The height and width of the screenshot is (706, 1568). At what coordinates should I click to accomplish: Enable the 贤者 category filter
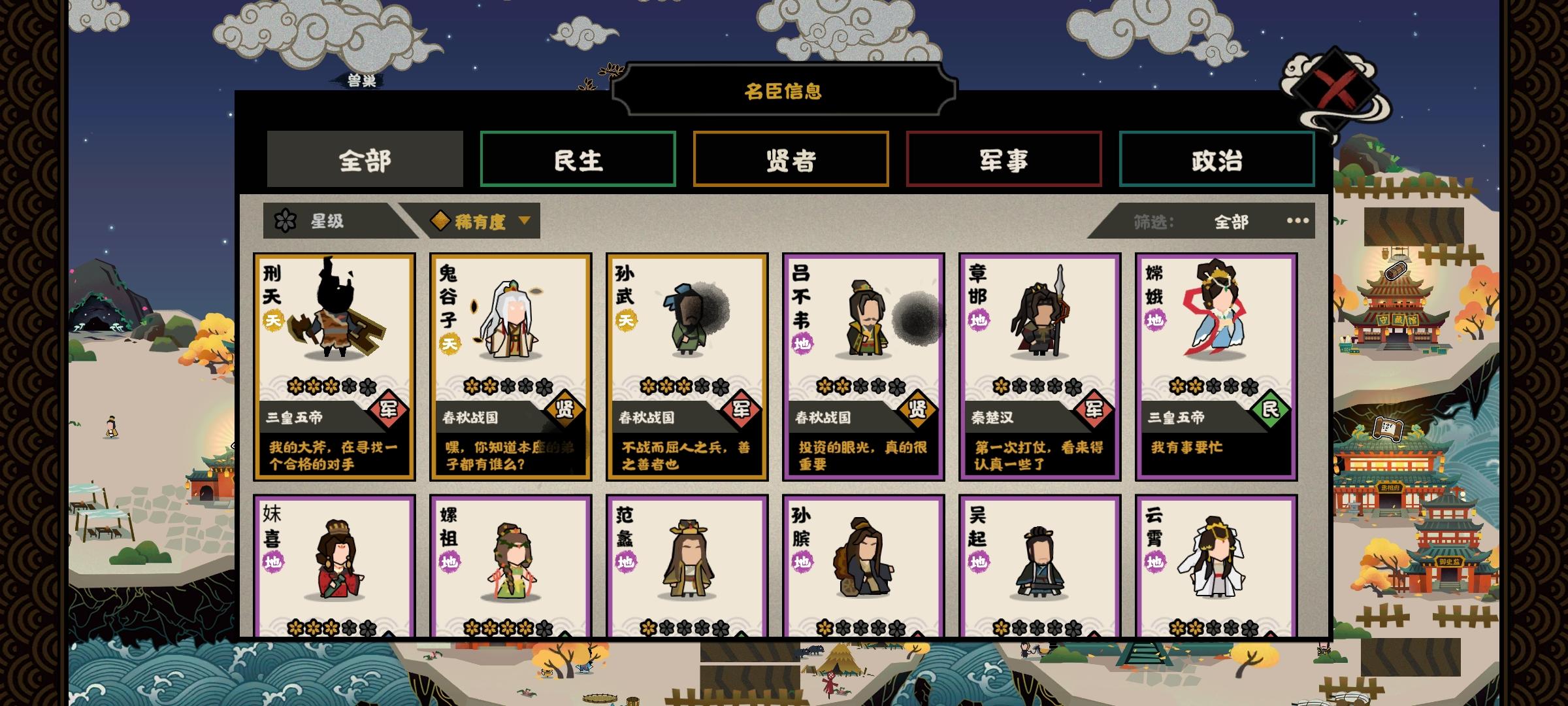click(791, 159)
